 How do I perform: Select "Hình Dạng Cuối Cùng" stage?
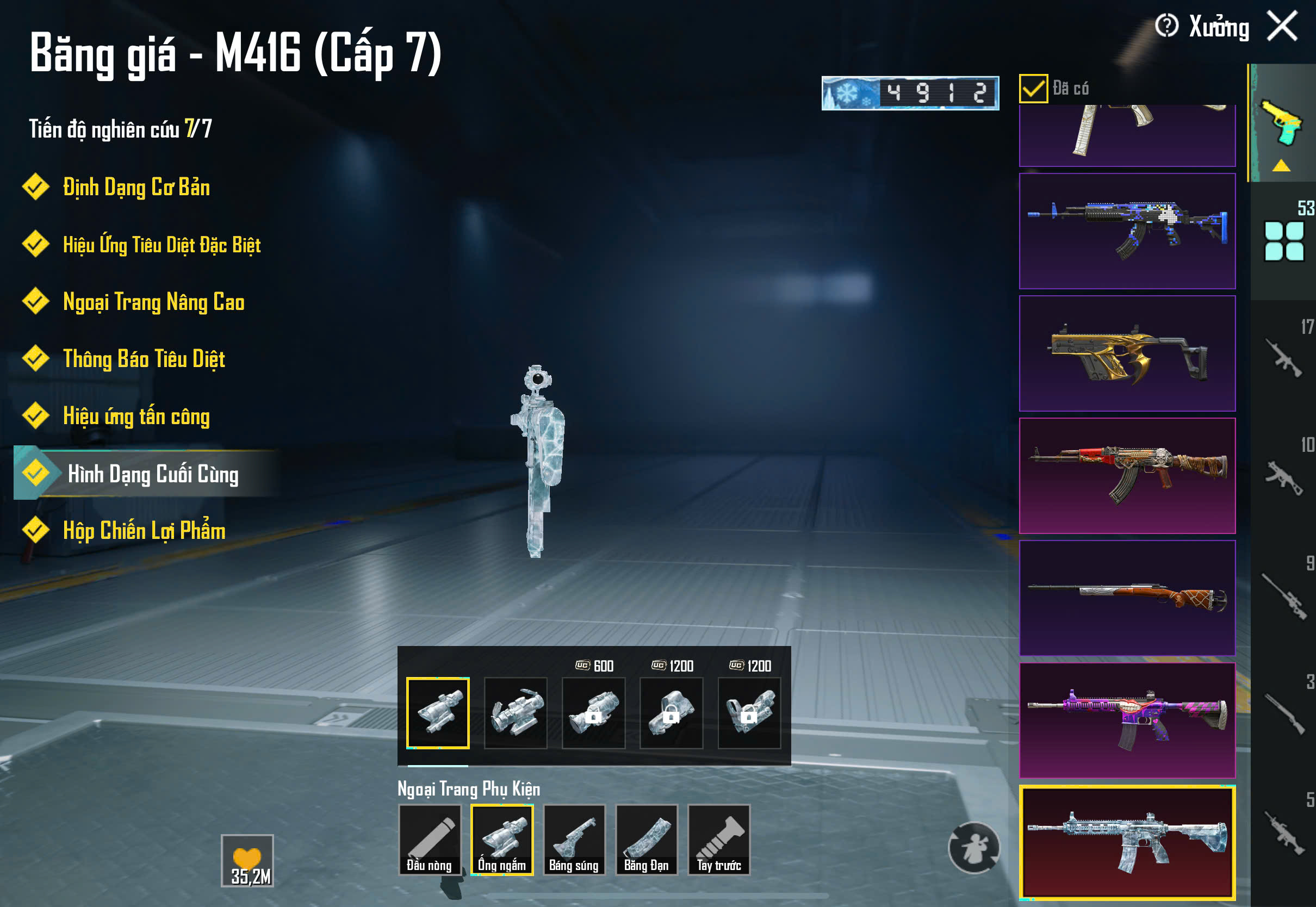tap(152, 474)
